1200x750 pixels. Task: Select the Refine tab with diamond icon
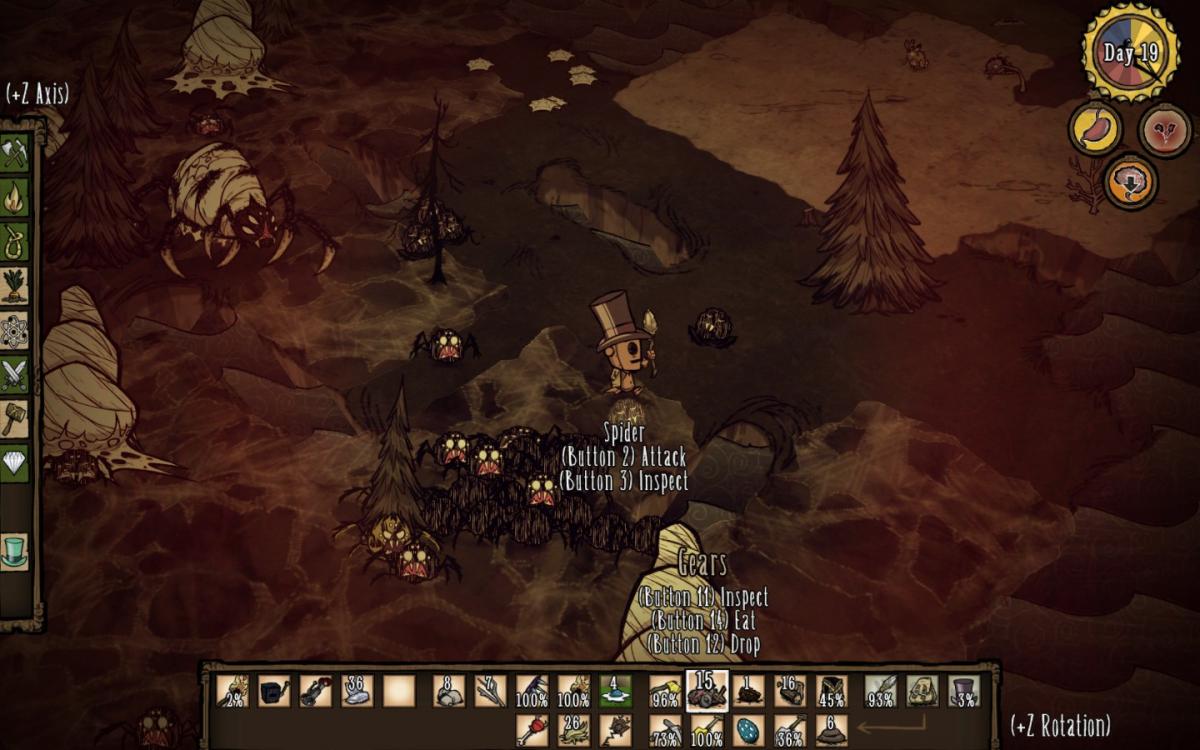(x=15, y=463)
